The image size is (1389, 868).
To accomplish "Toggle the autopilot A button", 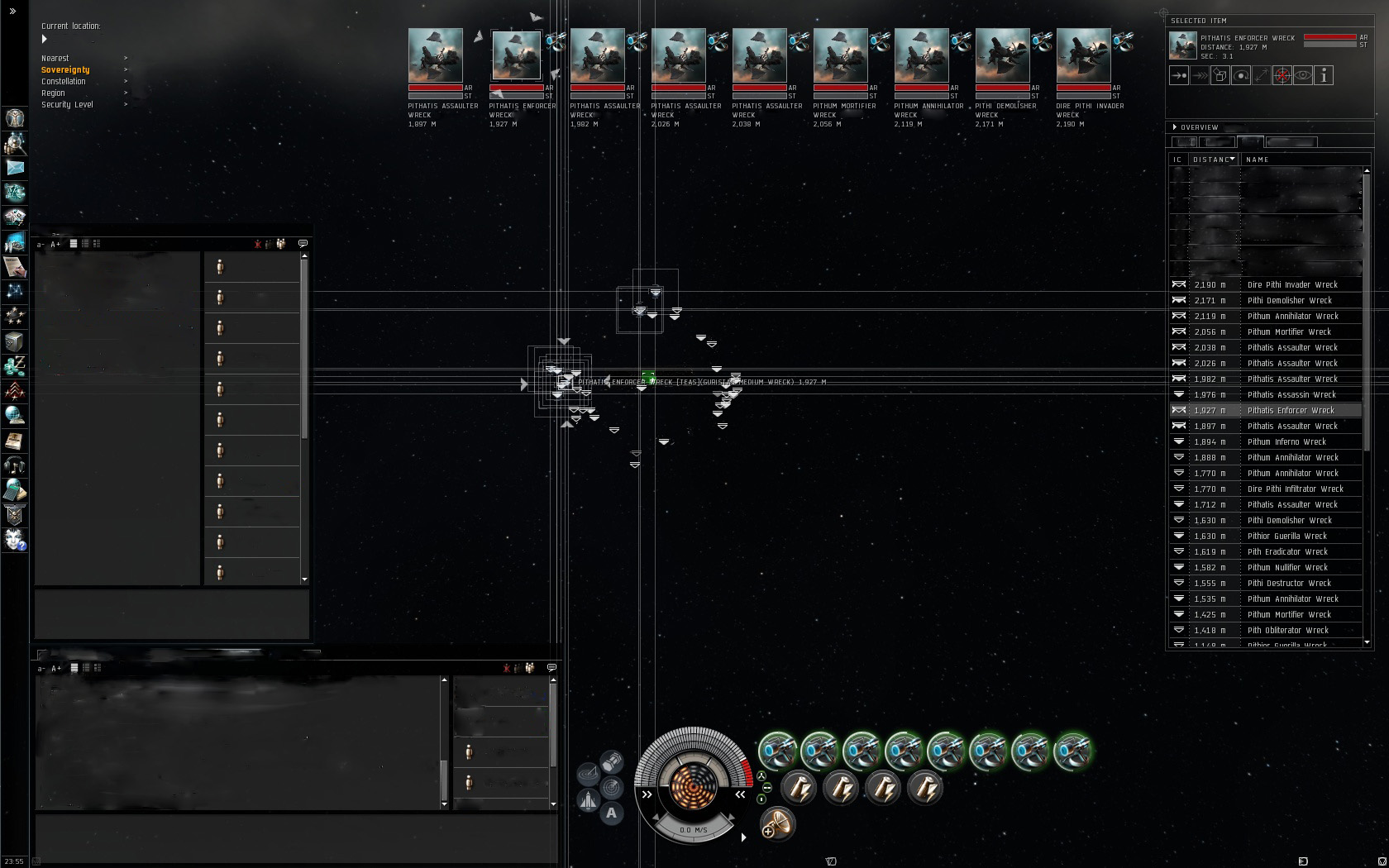I will coord(611,813).
